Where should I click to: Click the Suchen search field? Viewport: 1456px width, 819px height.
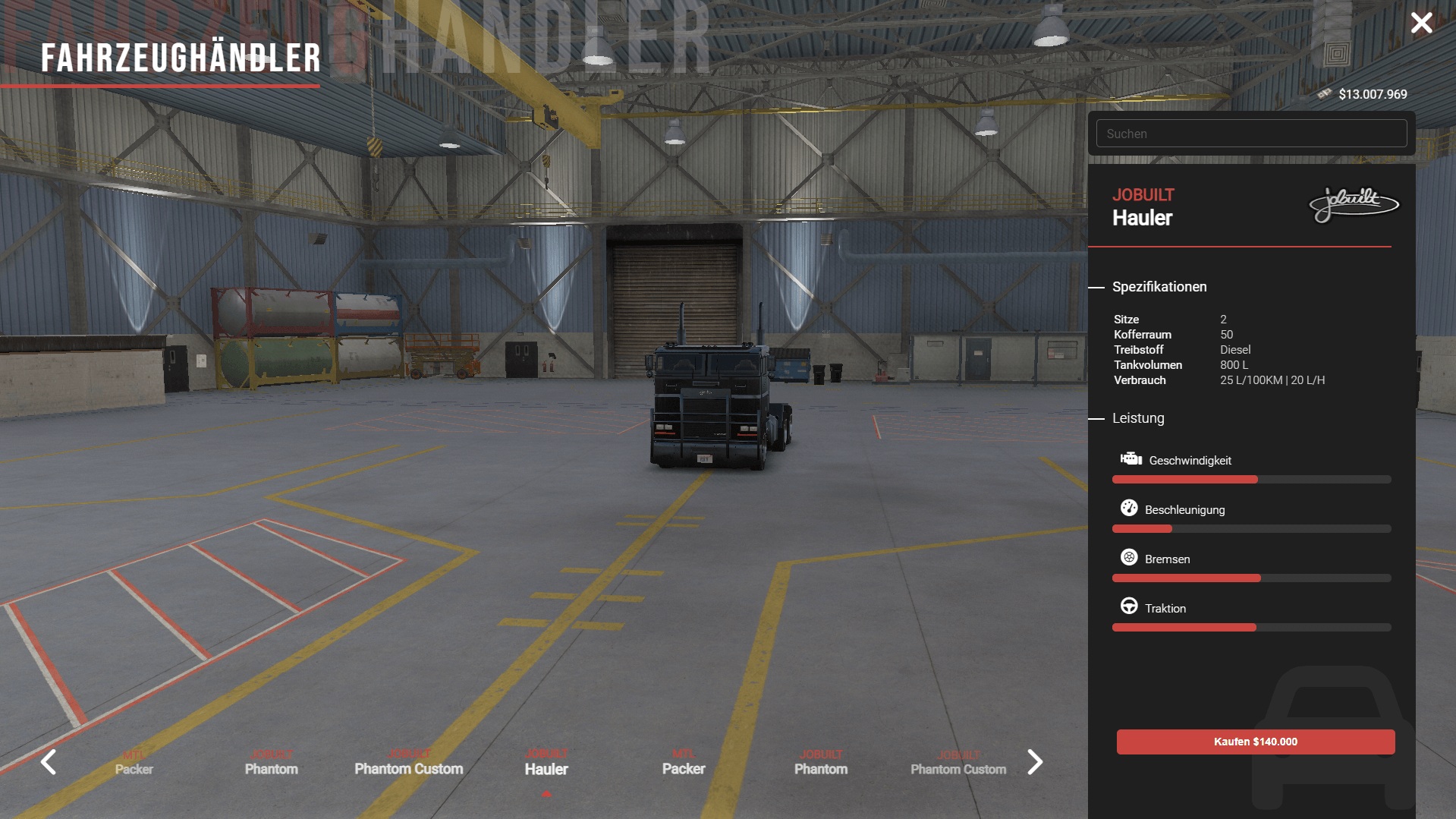(1250, 134)
